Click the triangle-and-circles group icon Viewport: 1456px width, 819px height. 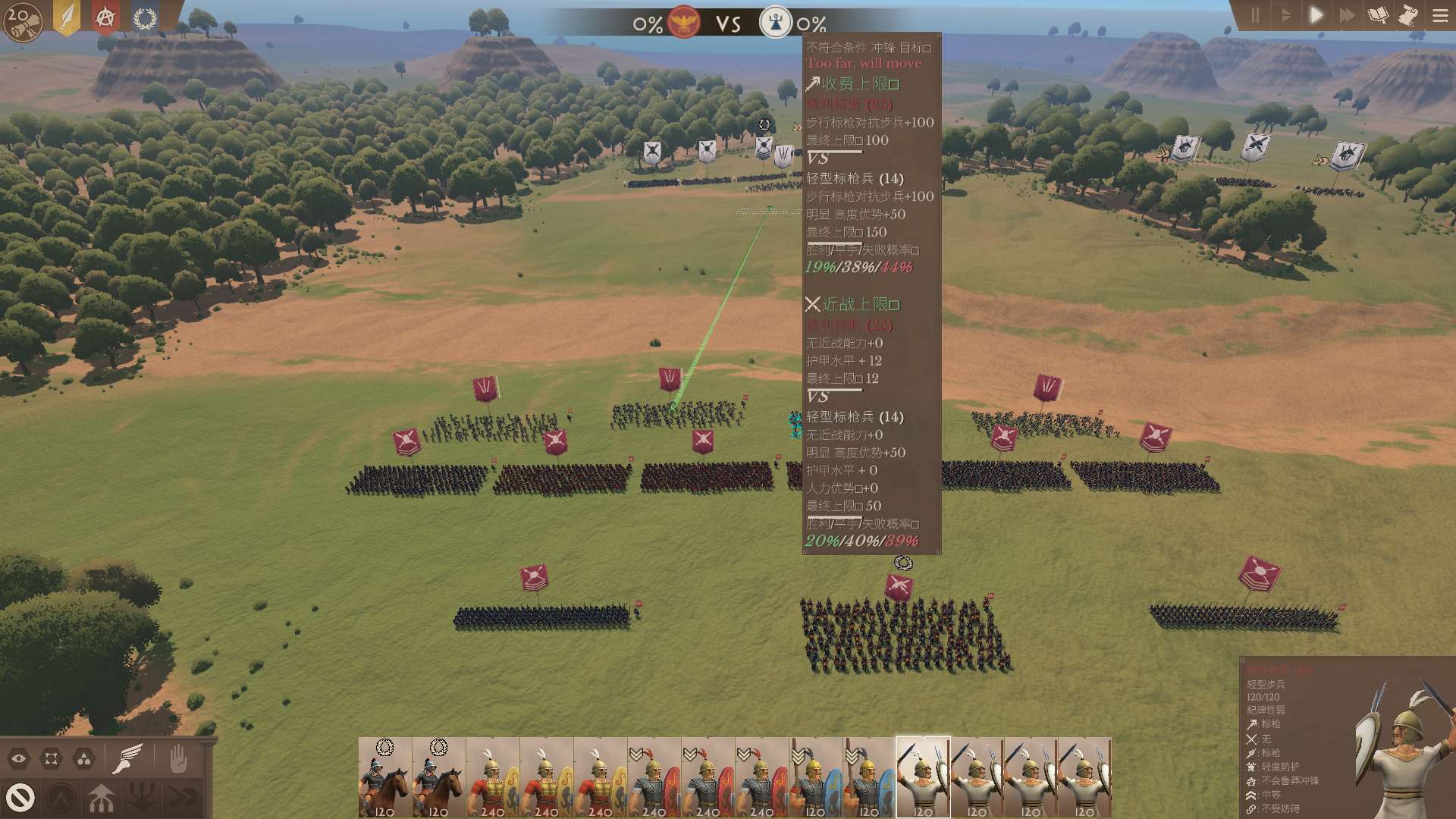(x=84, y=758)
